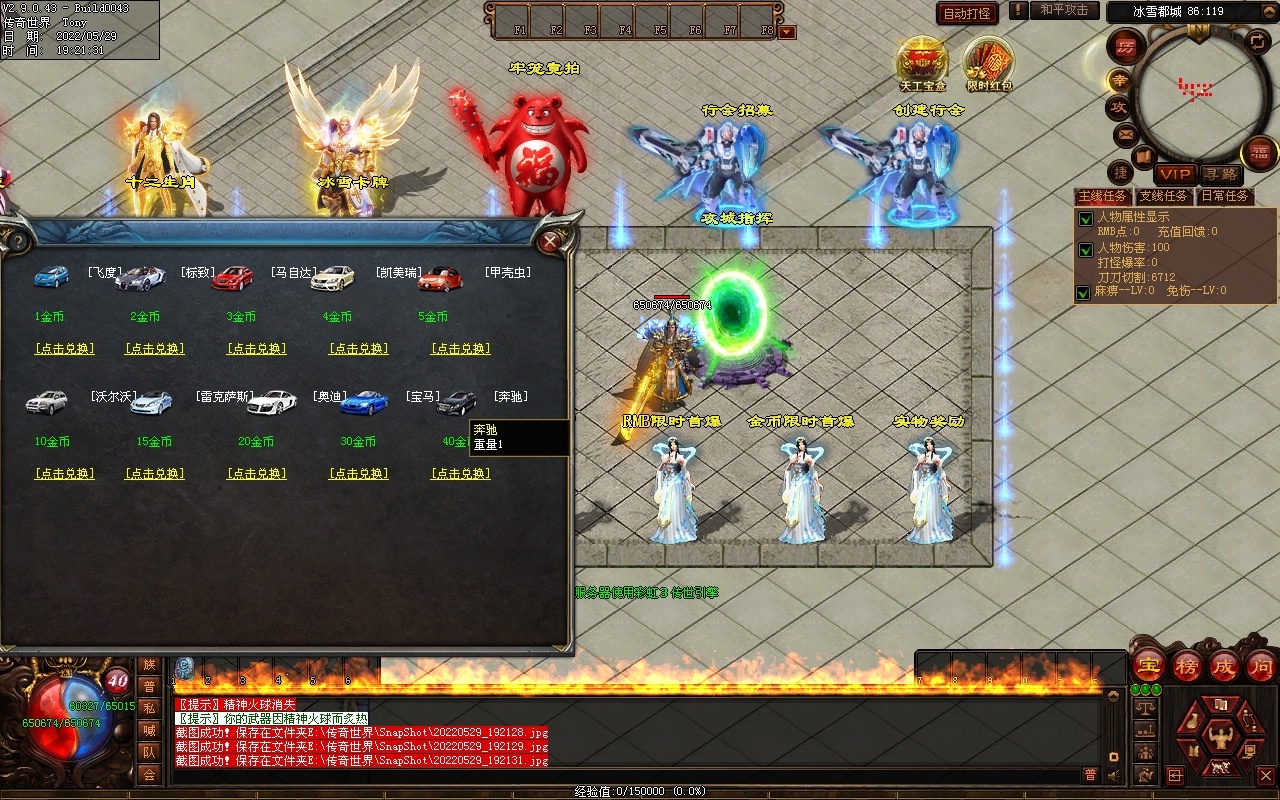Open the 天工宝盒 treasure box icon
The width and height of the screenshot is (1280, 800).
pos(922,62)
